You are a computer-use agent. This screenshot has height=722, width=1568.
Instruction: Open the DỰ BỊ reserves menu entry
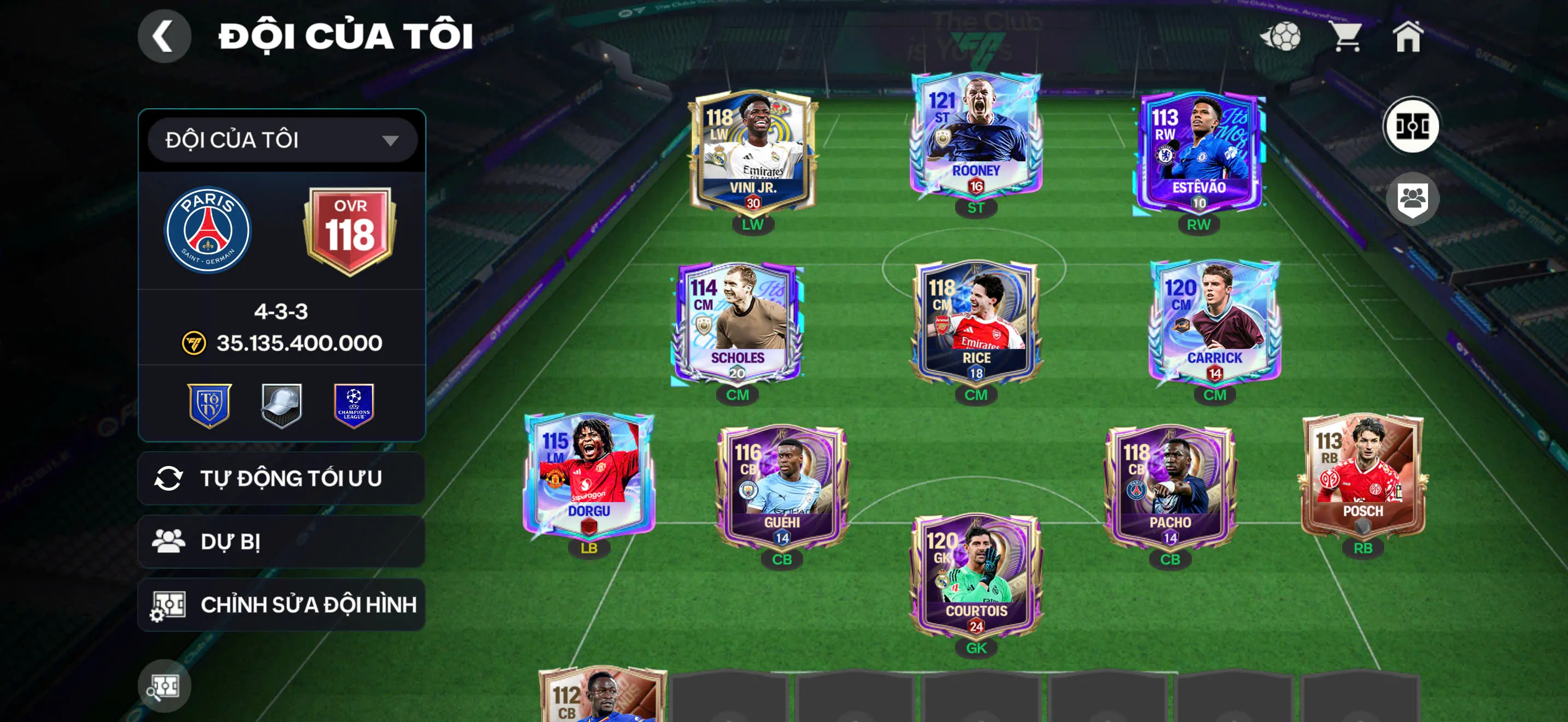click(x=280, y=541)
